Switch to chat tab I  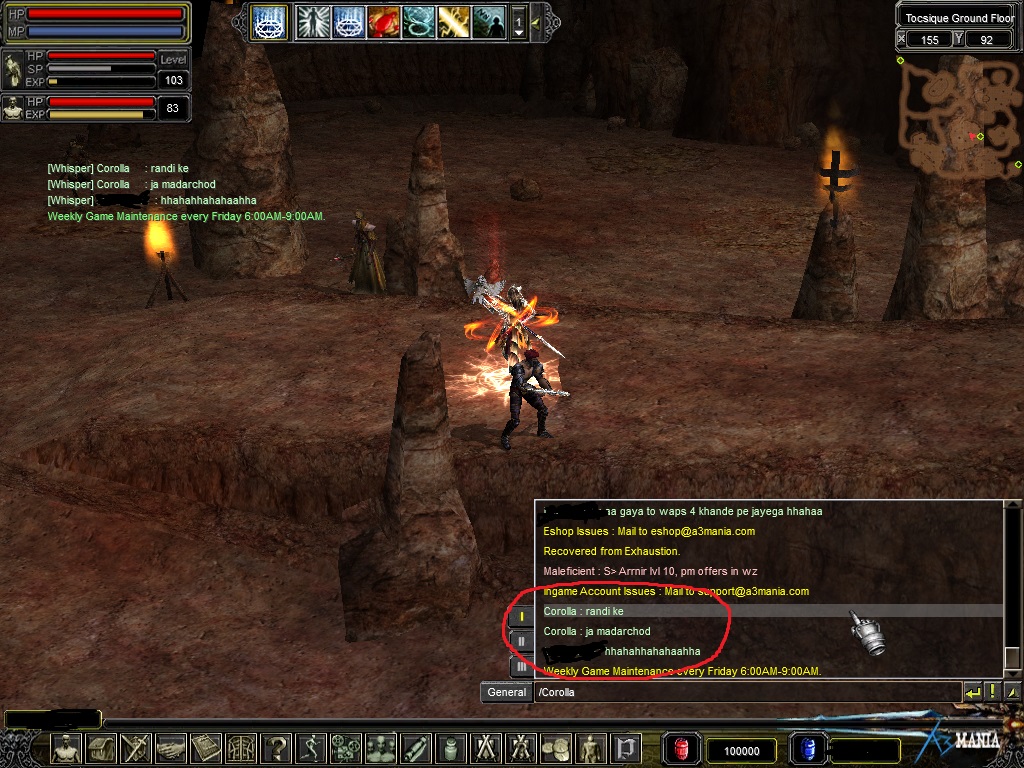coord(521,617)
